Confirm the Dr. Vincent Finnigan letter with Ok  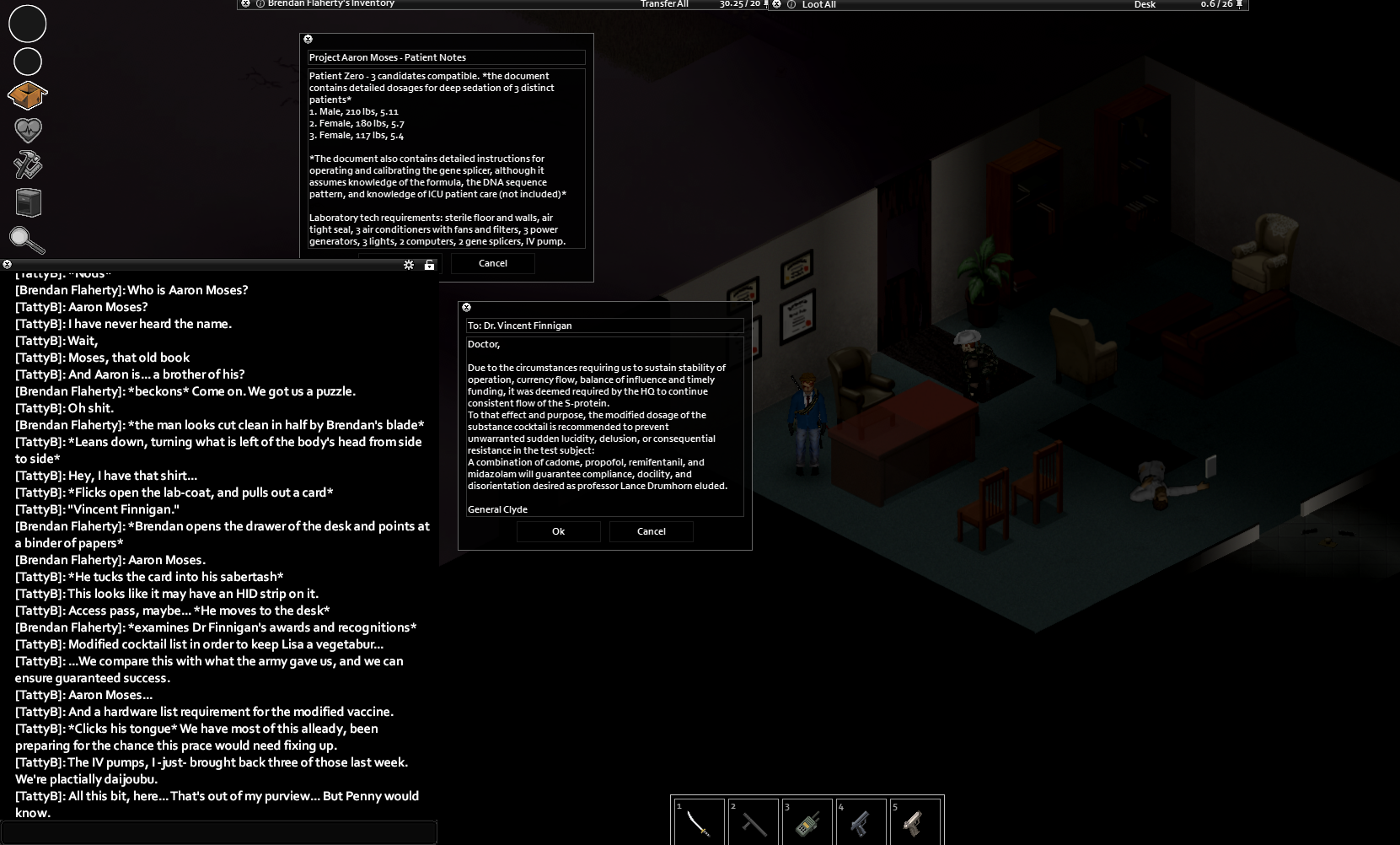(x=558, y=531)
